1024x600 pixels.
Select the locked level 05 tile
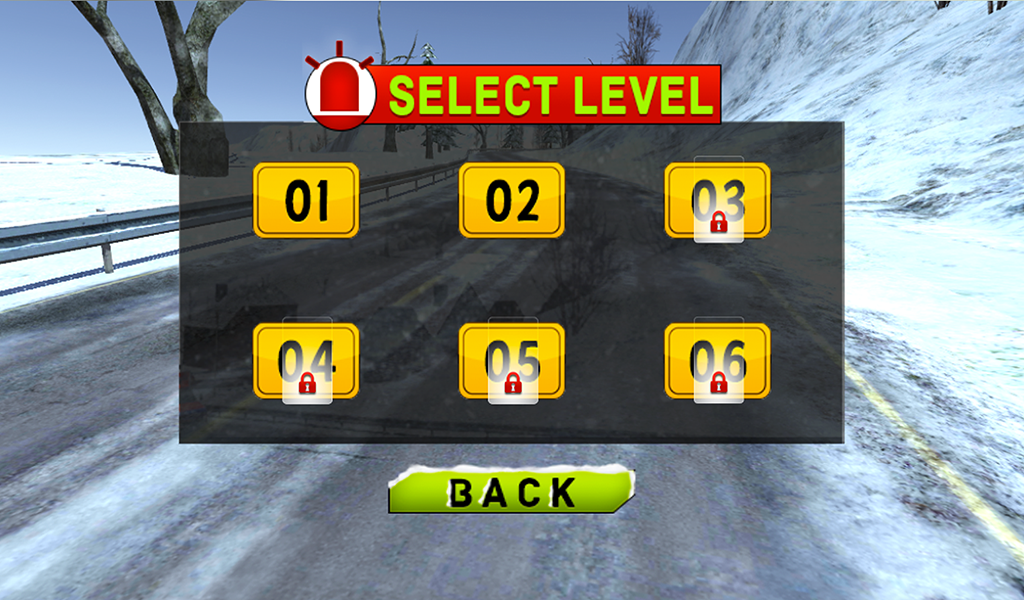coord(512,360)
